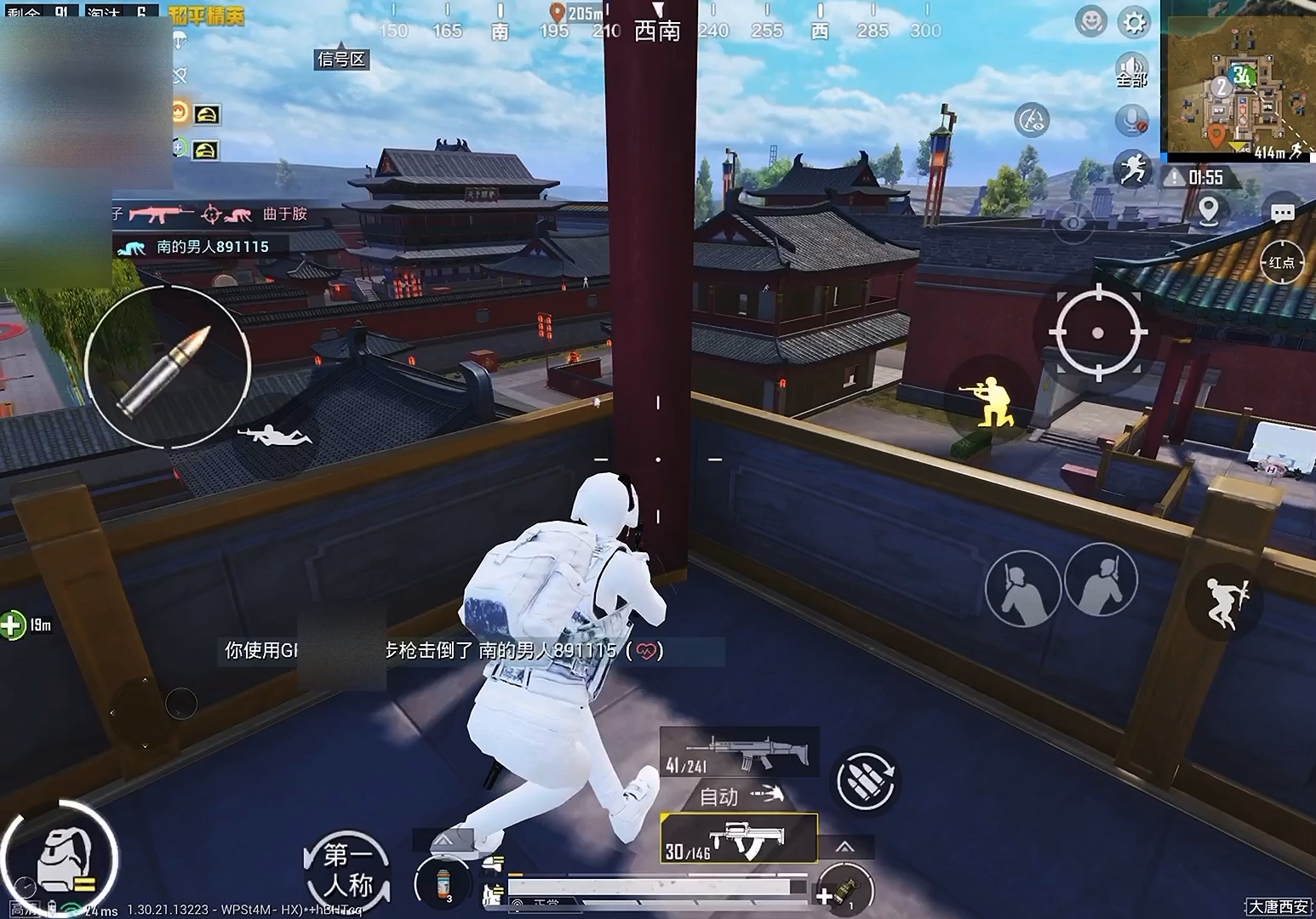Image resolution: width=1316 pixels, height=919 pixels.
Task: Open the map location marker button
Action: coord(1209,209)
